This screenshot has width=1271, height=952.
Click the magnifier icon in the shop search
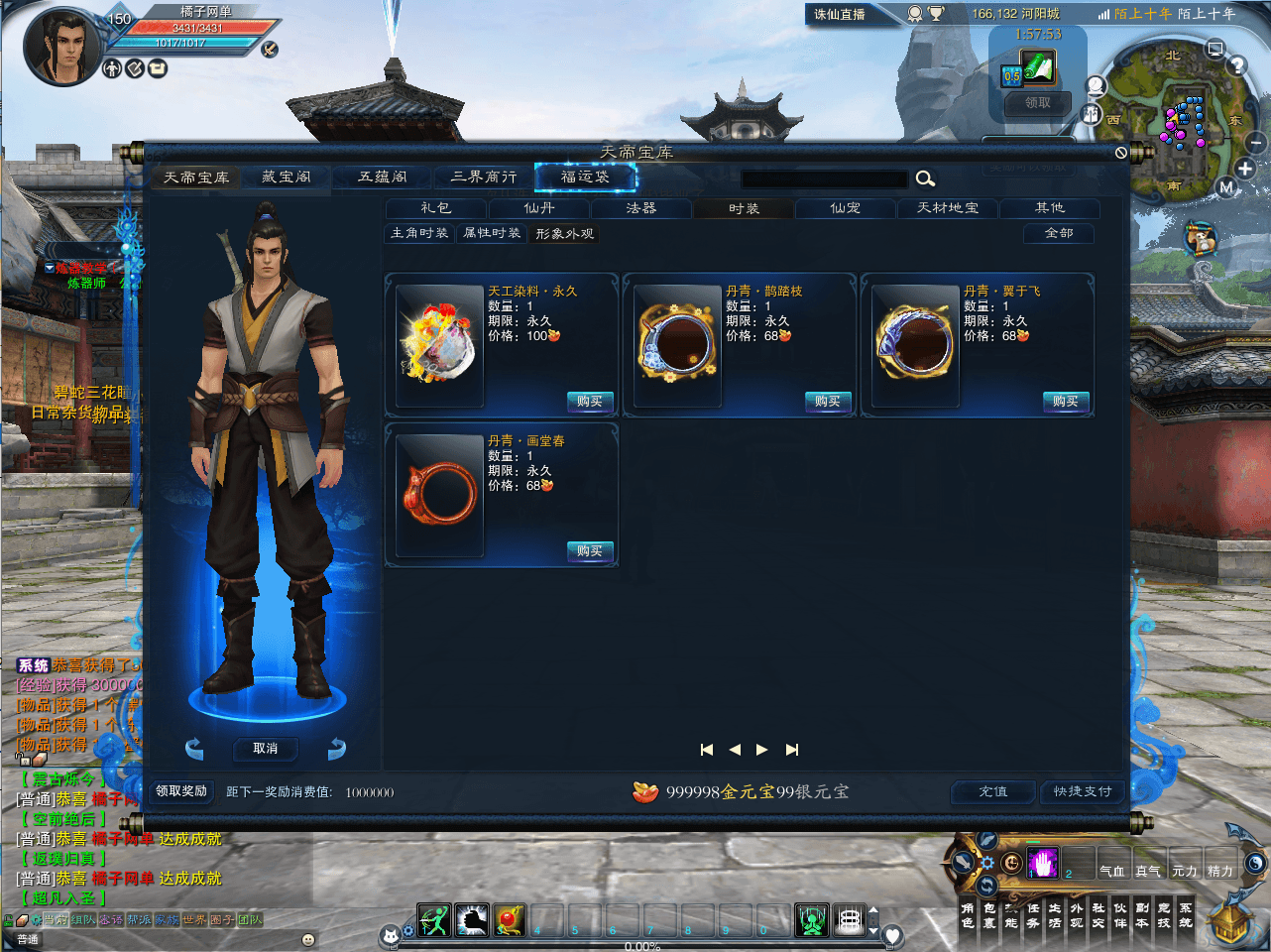[x=925, y=178]
